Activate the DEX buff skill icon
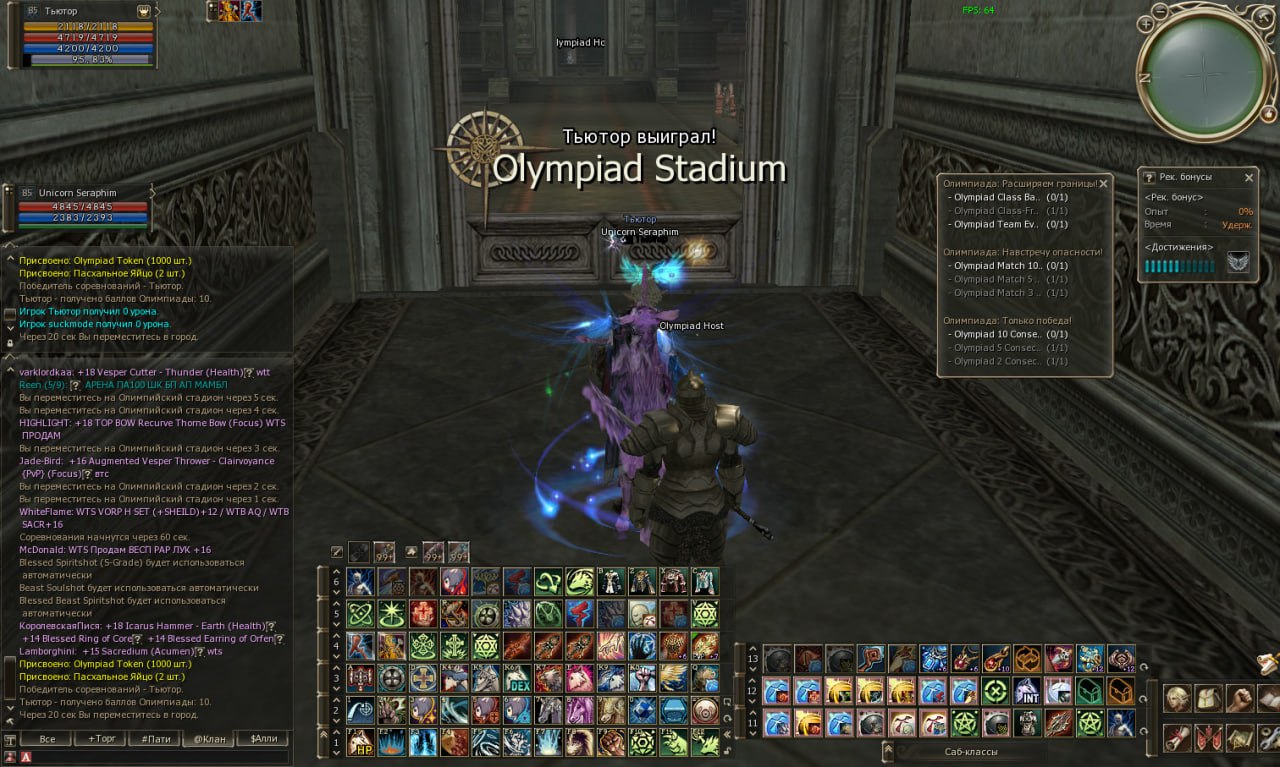This screenshot has height=767, width=1280. point(516,678)
